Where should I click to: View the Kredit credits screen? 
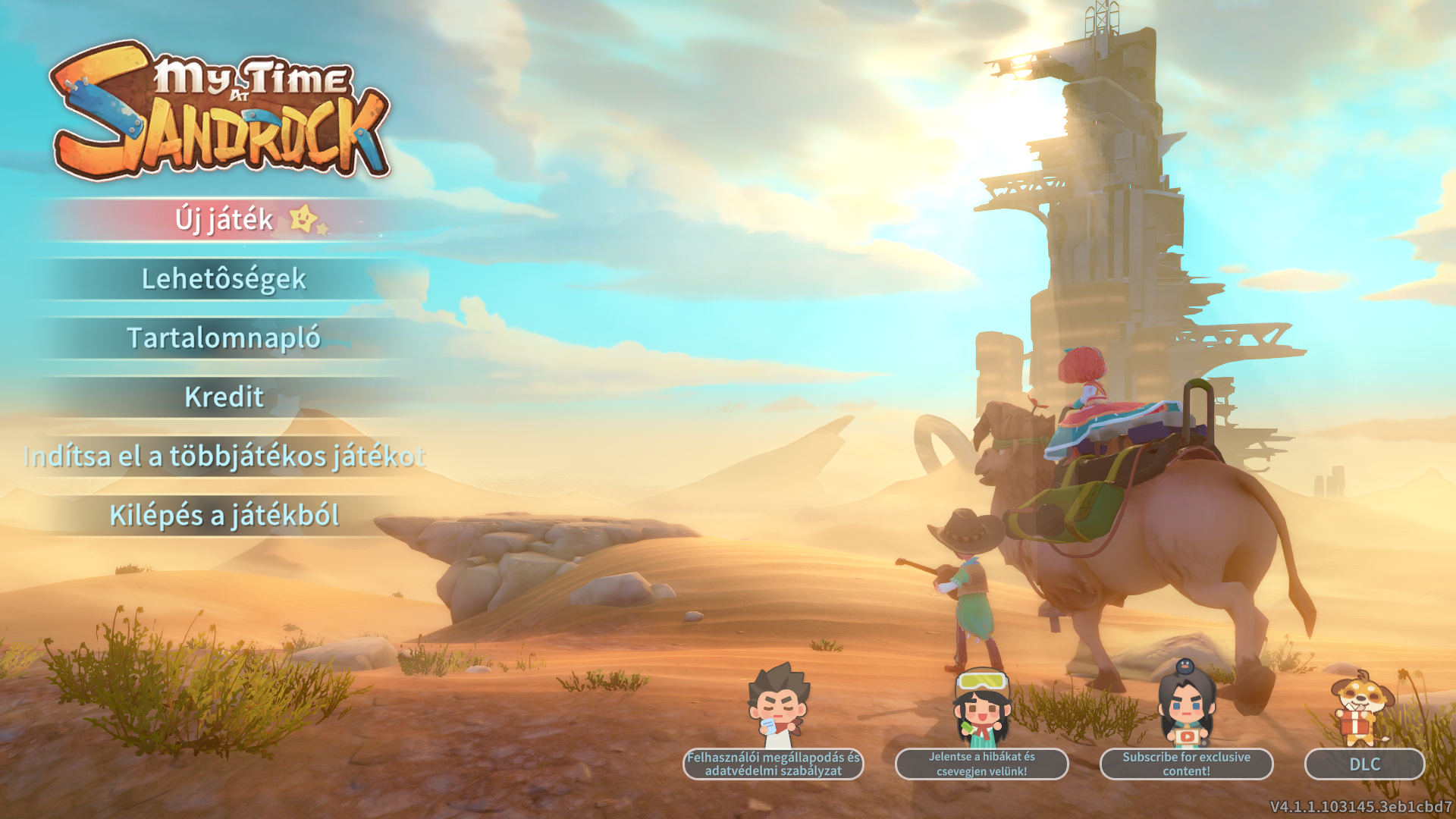click(x=224, y=397)
